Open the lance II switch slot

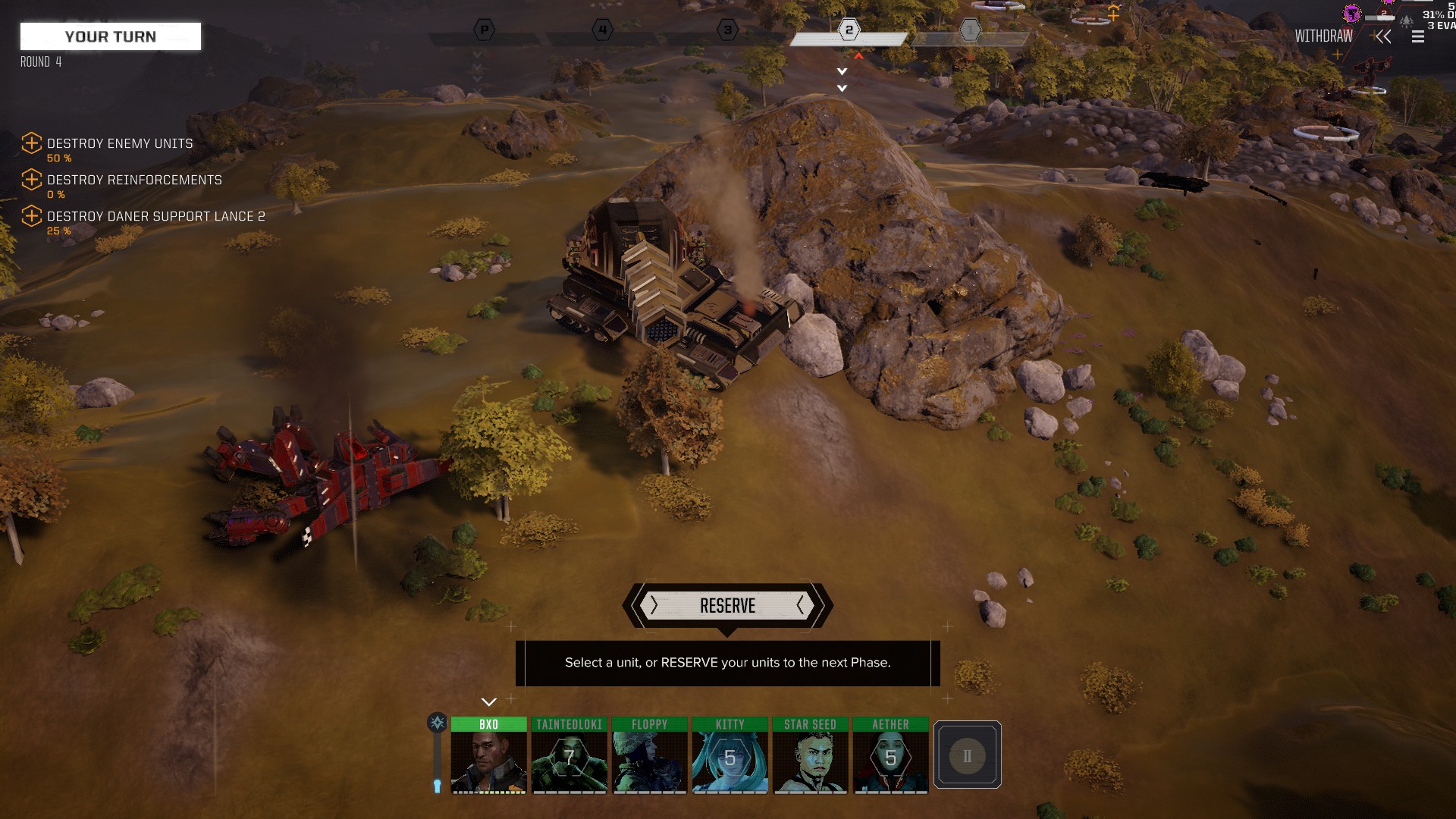967,755
